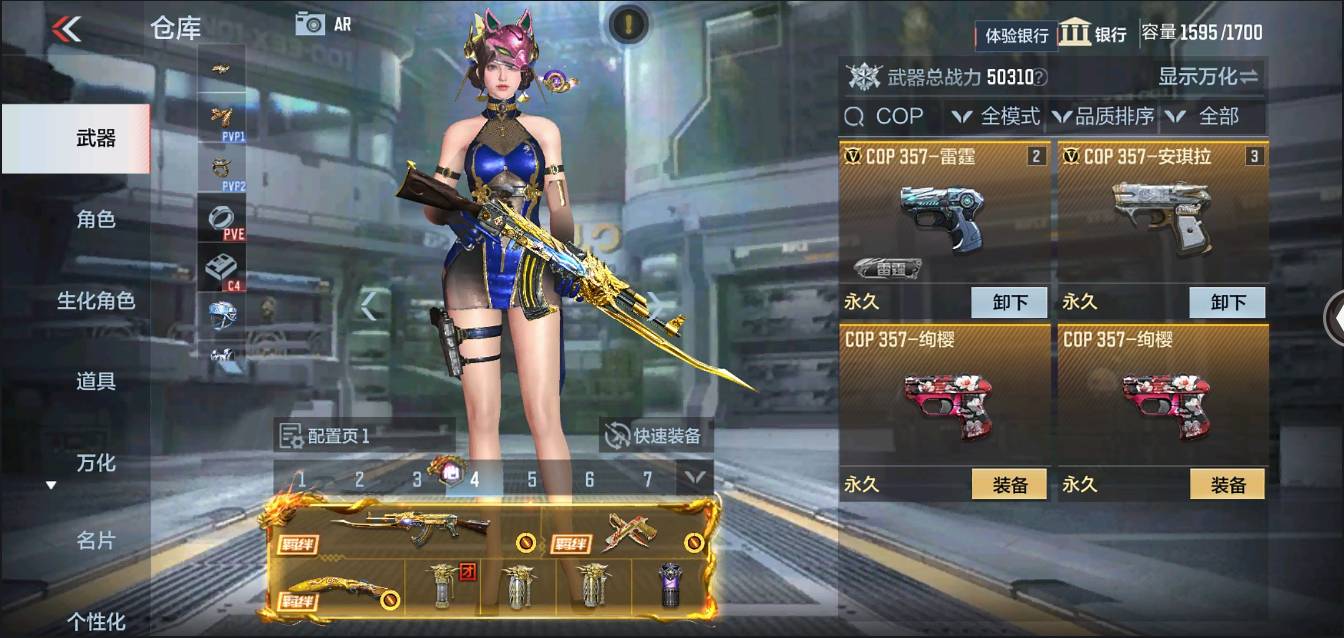Open the 银行 bank
The image size is (1344, 638).
pyautogui.click(x=1093, y=33)
